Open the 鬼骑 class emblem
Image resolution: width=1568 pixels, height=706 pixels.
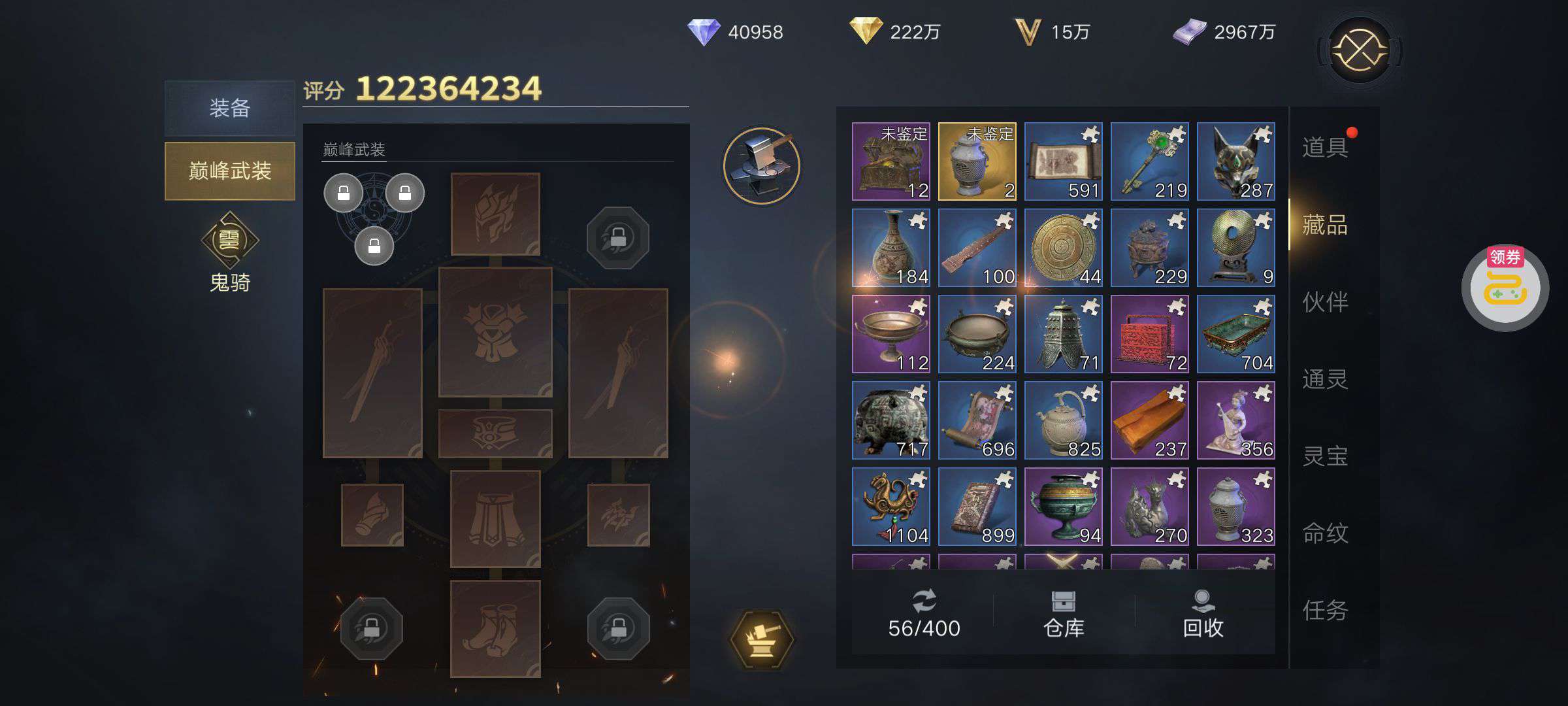coord(229,241)
